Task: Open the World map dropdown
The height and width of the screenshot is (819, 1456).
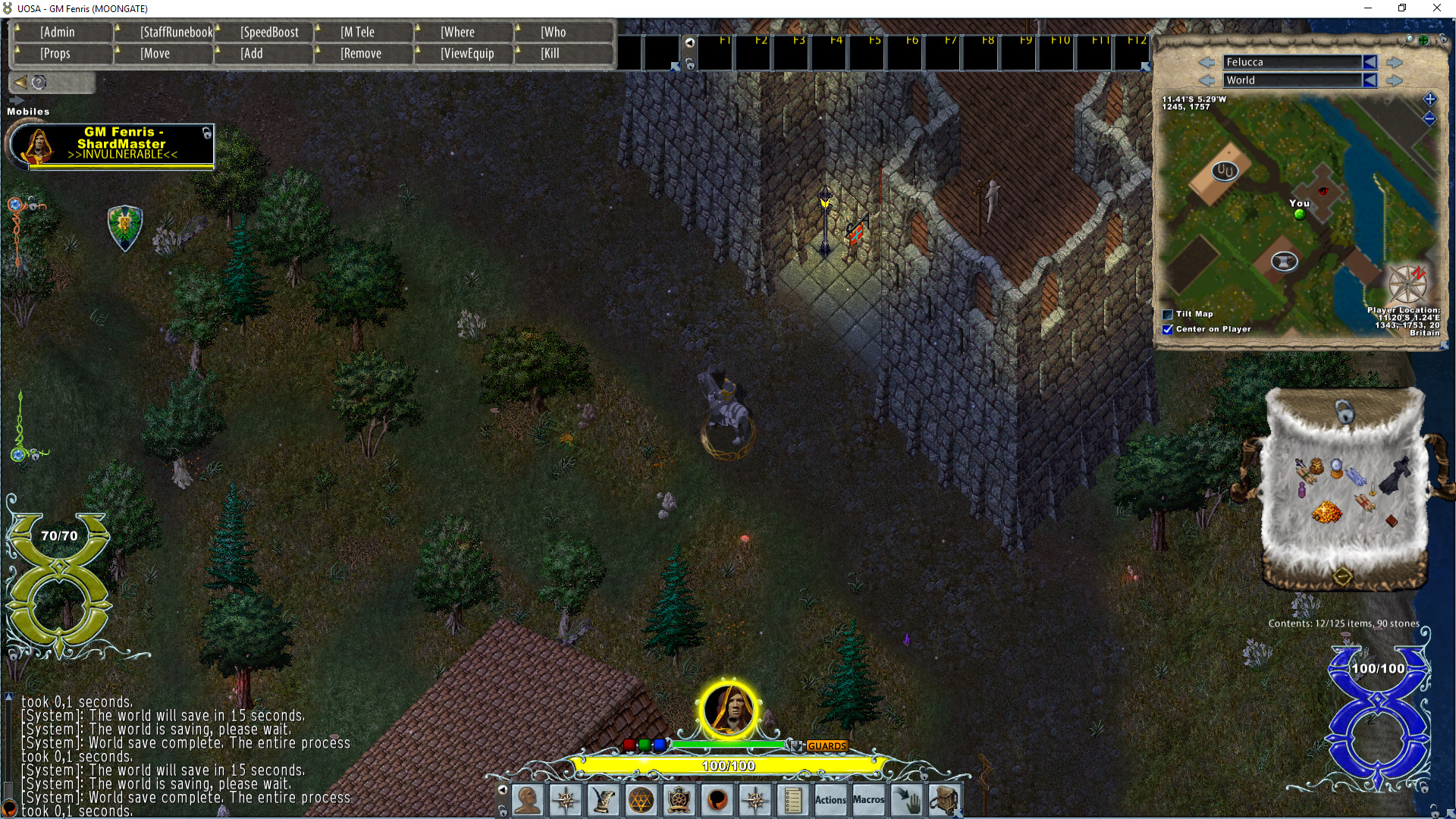Action: 1298,80
